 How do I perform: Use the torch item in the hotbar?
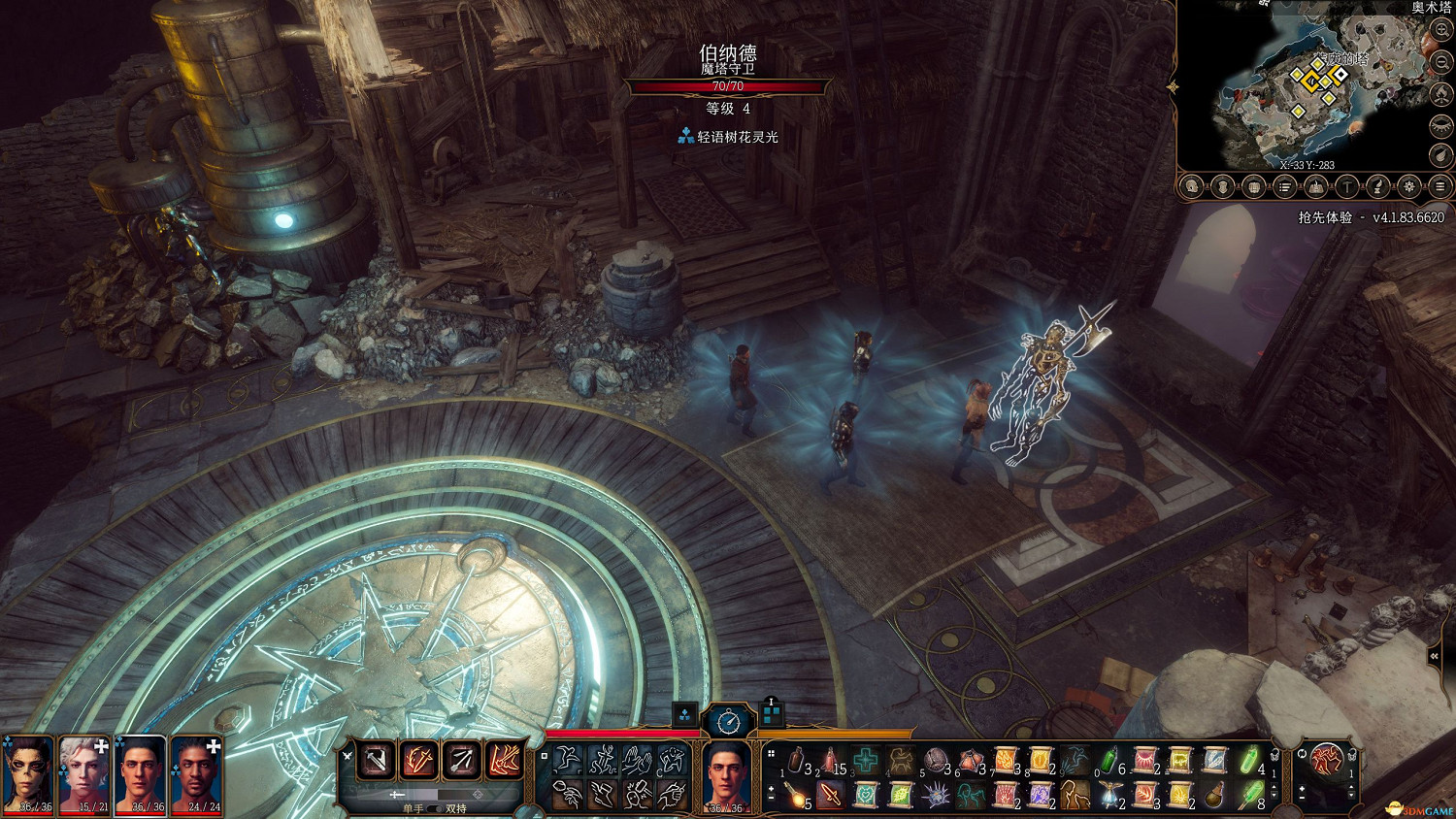pyautogui.click(x=796, y=796)
